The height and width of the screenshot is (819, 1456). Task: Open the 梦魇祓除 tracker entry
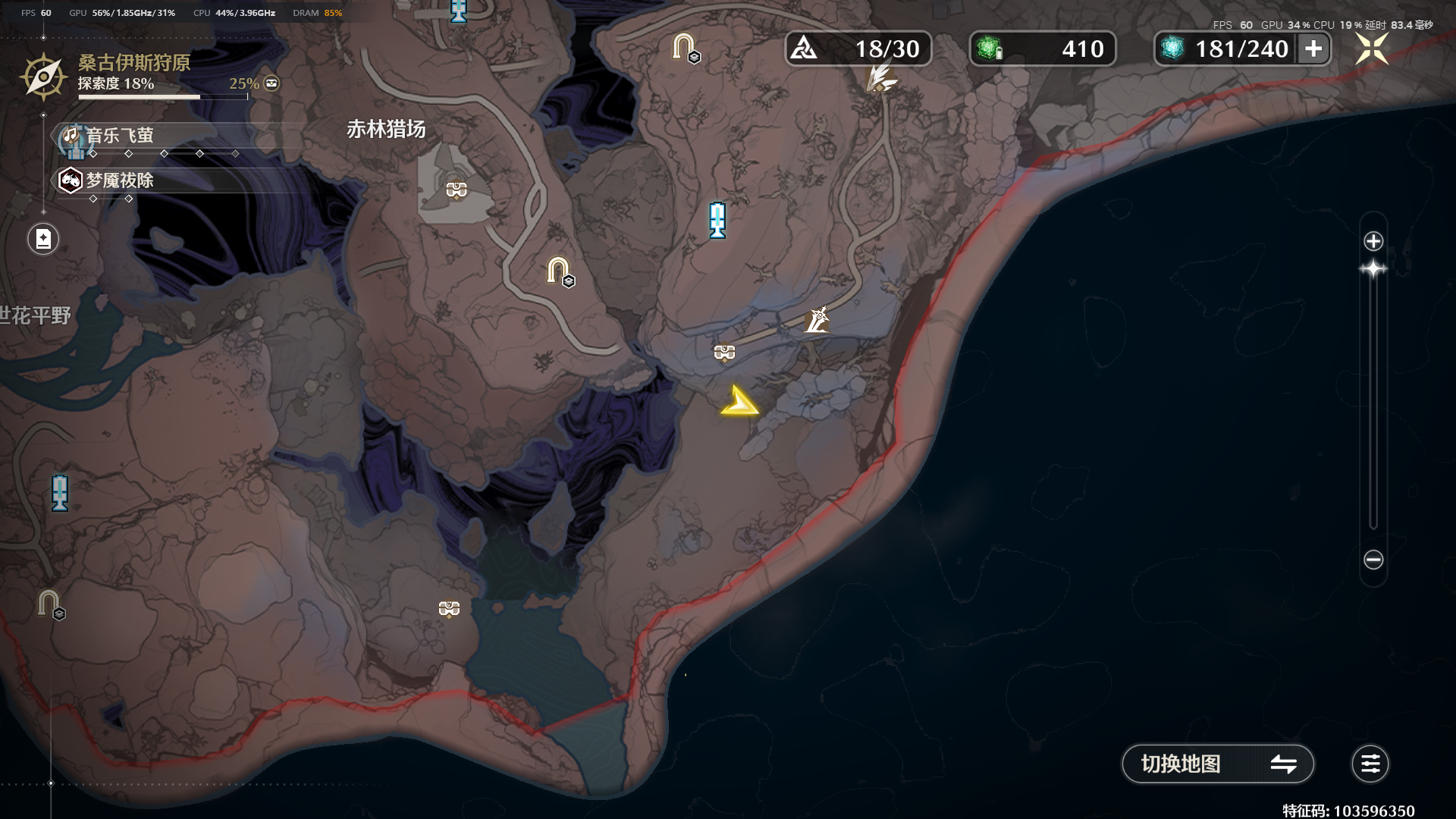pos(119,180)
